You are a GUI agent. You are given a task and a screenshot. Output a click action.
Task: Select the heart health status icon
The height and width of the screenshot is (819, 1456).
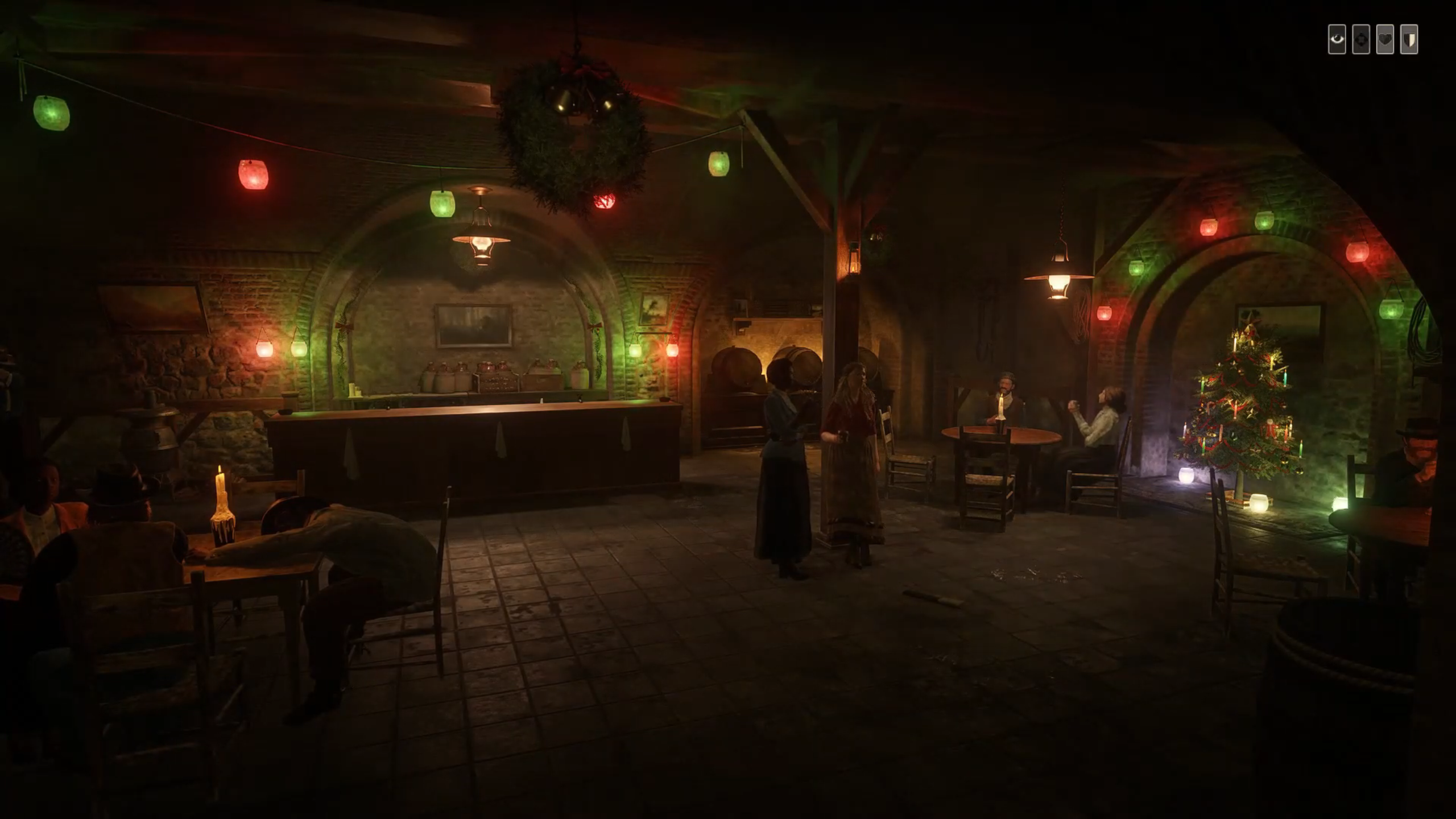point(1385,39)
